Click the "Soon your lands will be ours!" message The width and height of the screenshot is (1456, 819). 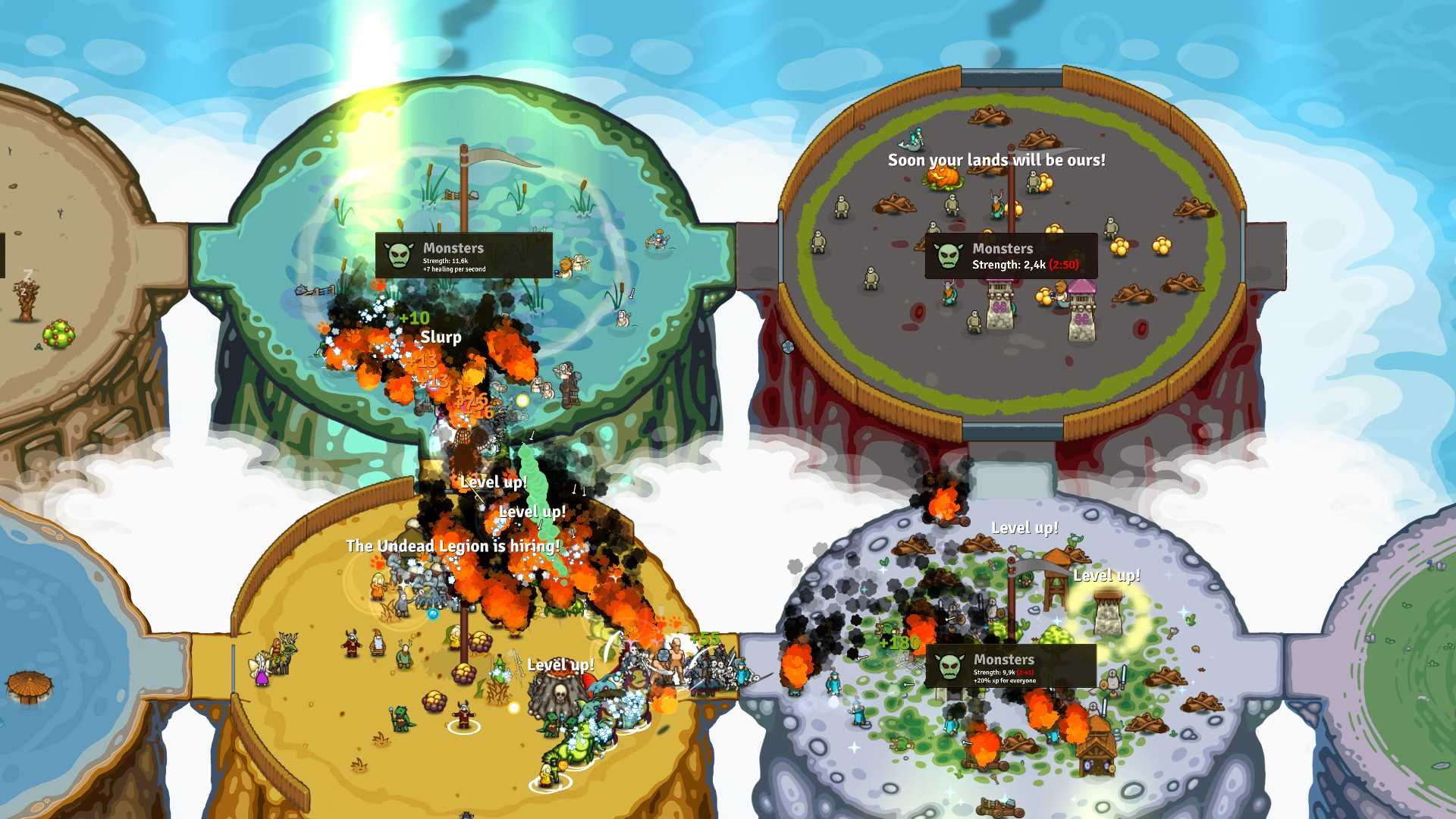[x=997, y=161]
